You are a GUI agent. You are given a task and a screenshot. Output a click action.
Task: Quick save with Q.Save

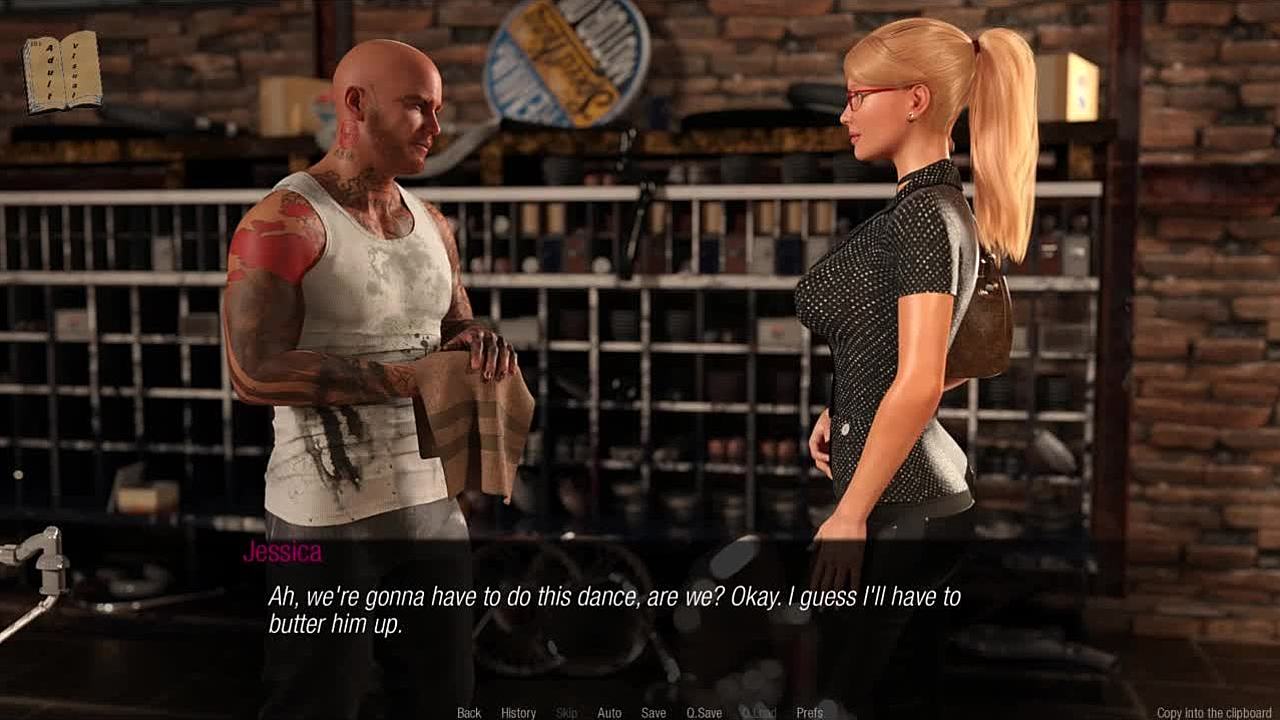point(704,713)
